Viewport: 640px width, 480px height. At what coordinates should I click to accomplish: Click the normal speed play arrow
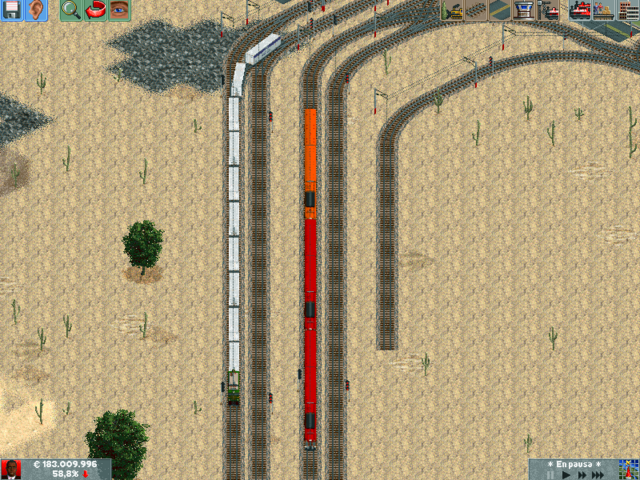click(566, 475)
